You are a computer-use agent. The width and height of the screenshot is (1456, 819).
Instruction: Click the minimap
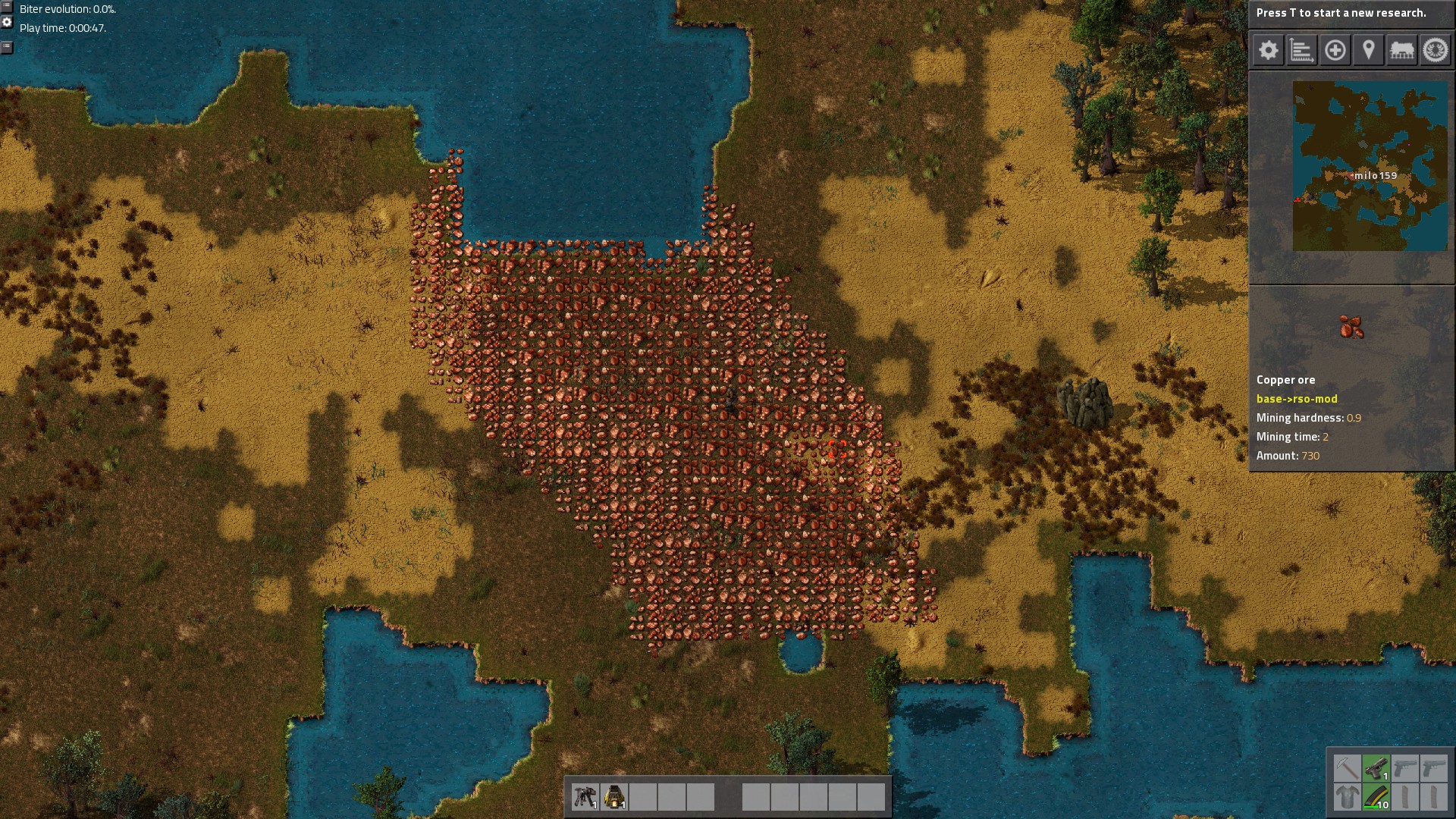coord(1370,166)
